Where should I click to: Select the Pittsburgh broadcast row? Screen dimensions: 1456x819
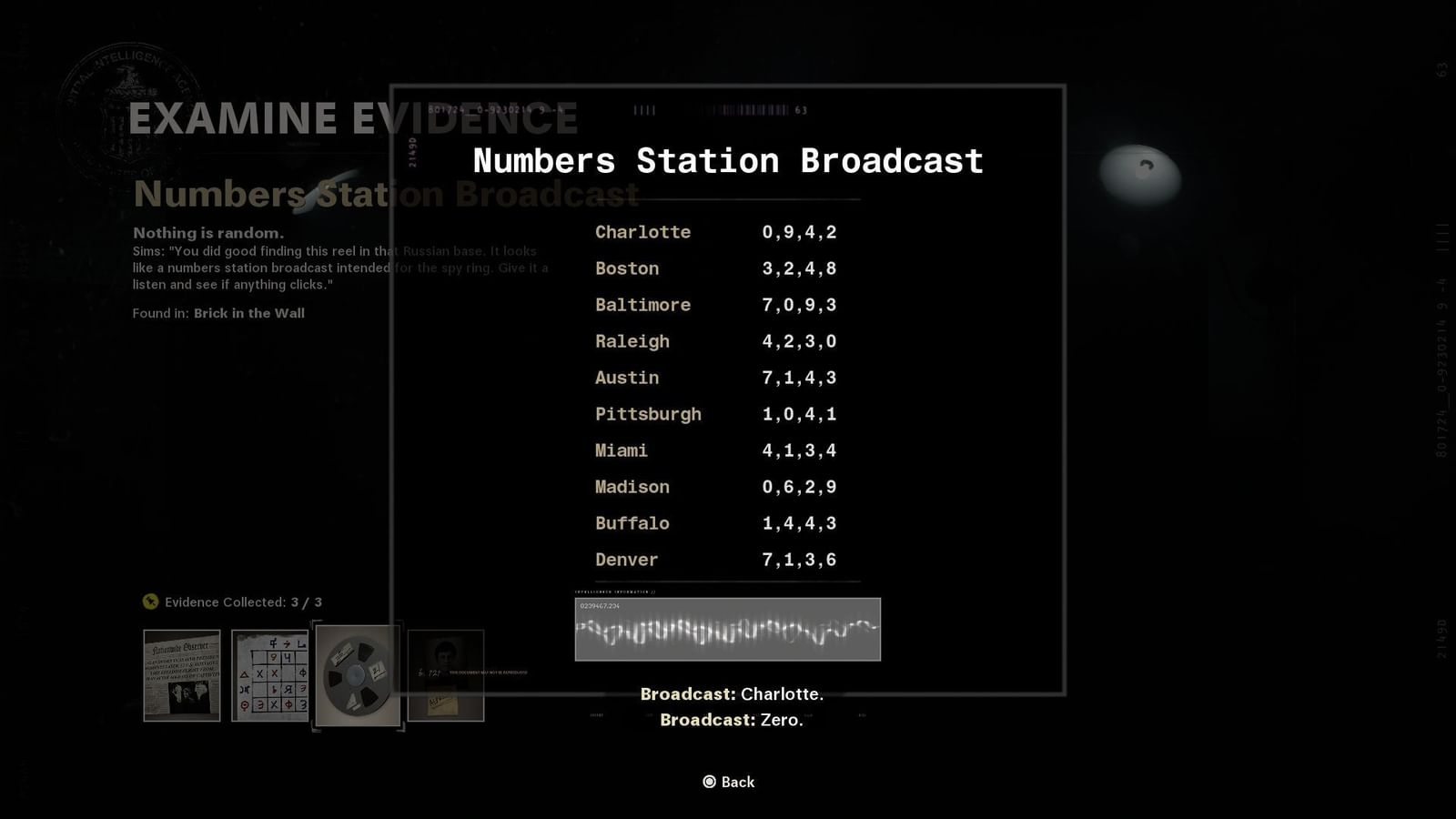pos(714,414)
